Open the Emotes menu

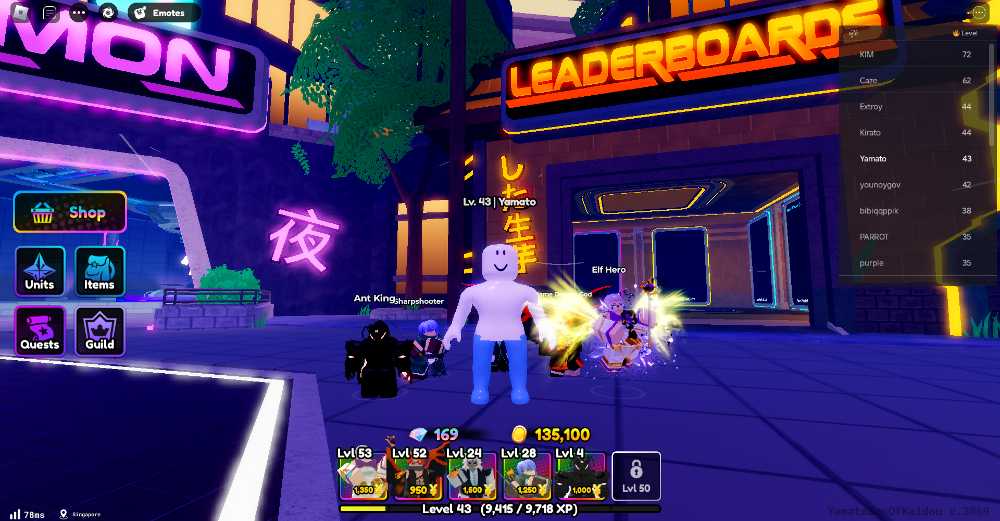[163, 13]
